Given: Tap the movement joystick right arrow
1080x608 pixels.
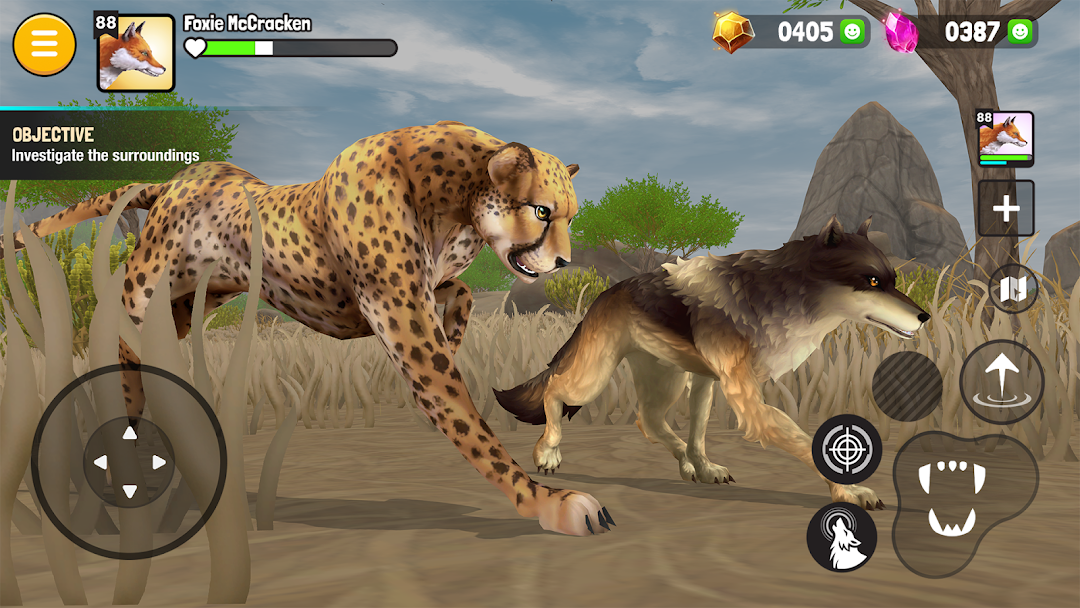Looking at the screenshot, I should (x=158, y=462).
